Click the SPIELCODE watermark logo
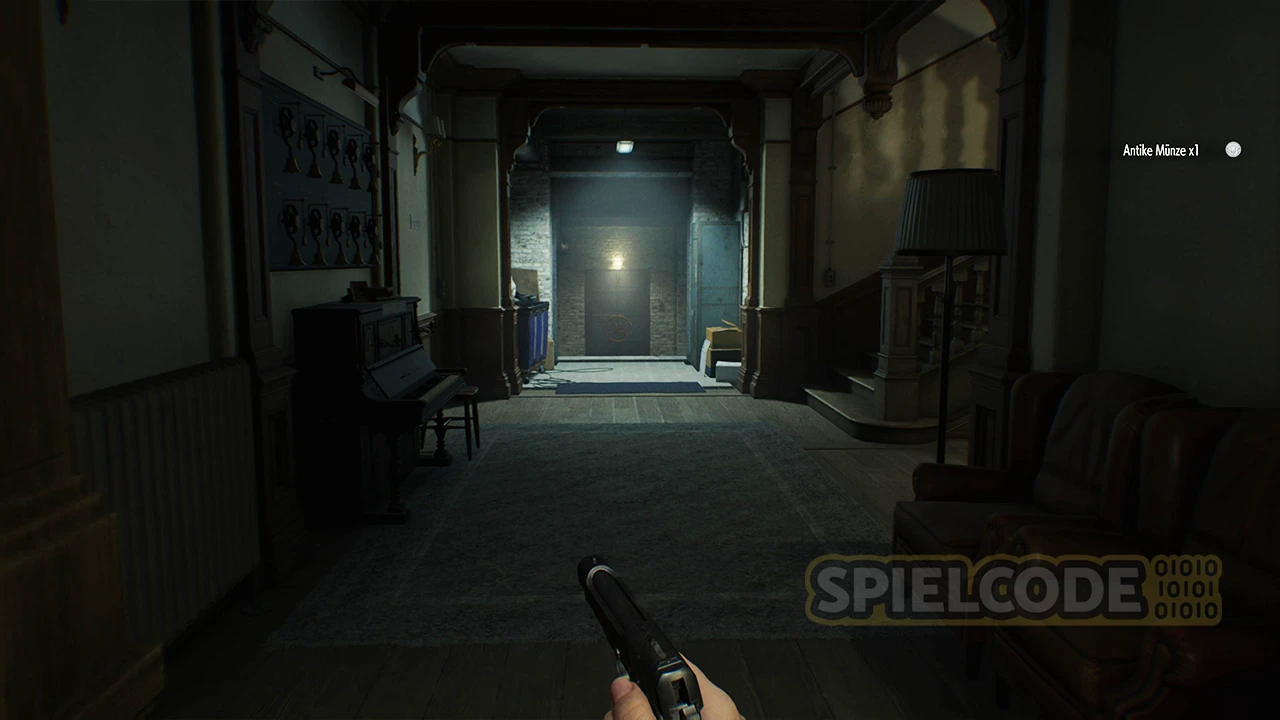Viewport: 1280px width, 720px height. tap(1012, 590)
